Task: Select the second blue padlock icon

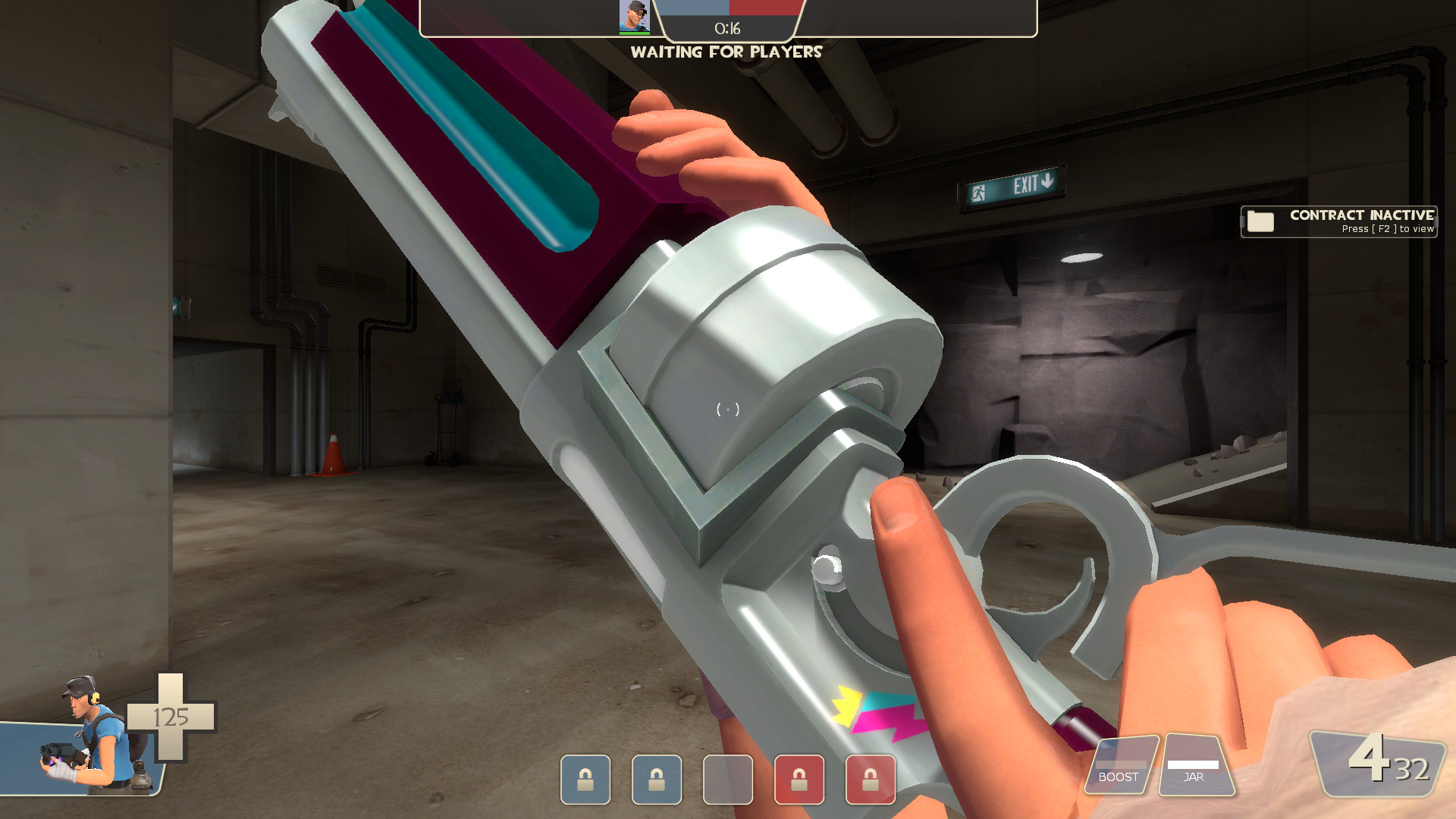Action: coord(657,780)
